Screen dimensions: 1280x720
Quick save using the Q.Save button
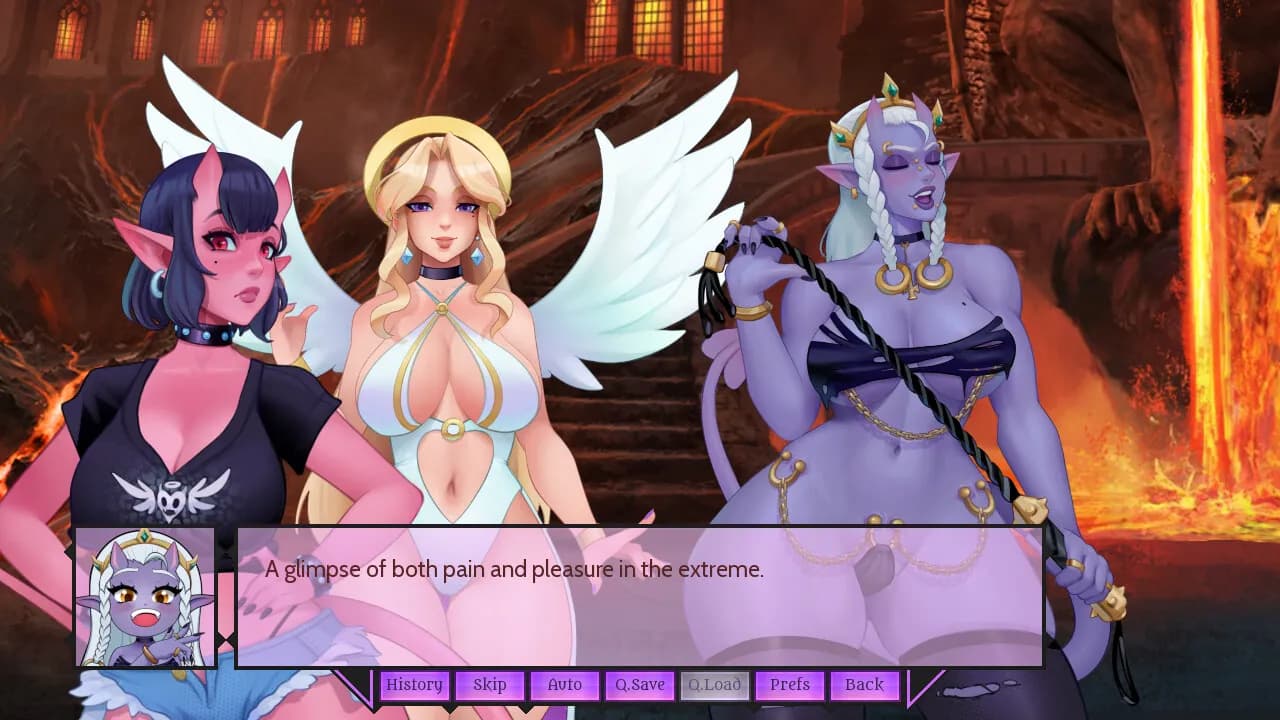(640, 685)
